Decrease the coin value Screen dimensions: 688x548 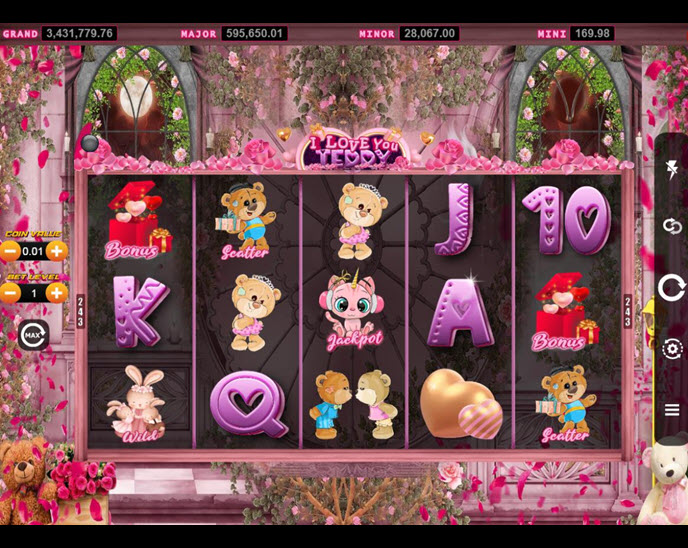(10, 251)
